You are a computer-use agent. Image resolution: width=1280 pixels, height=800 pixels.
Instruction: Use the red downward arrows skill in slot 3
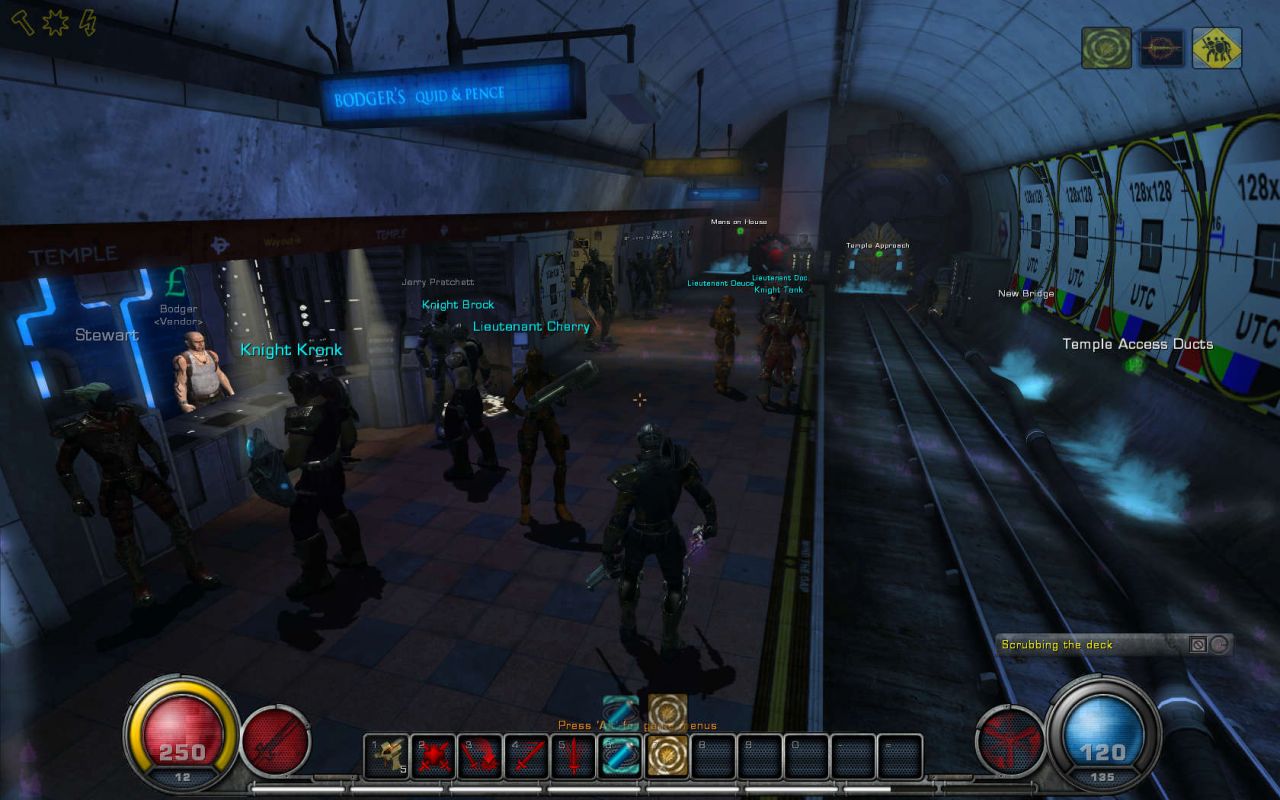[480, 757]
